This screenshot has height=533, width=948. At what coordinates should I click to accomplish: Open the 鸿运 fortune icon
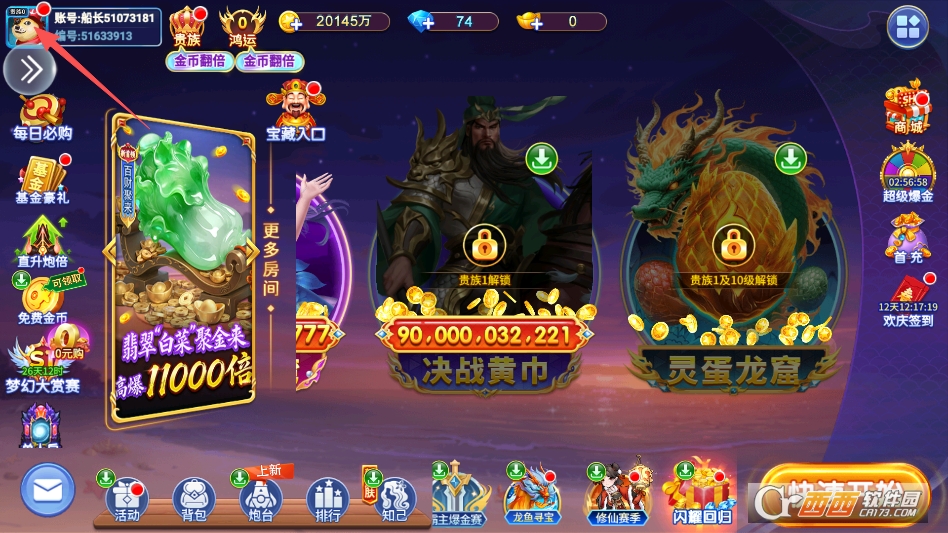tap(242, 25)
